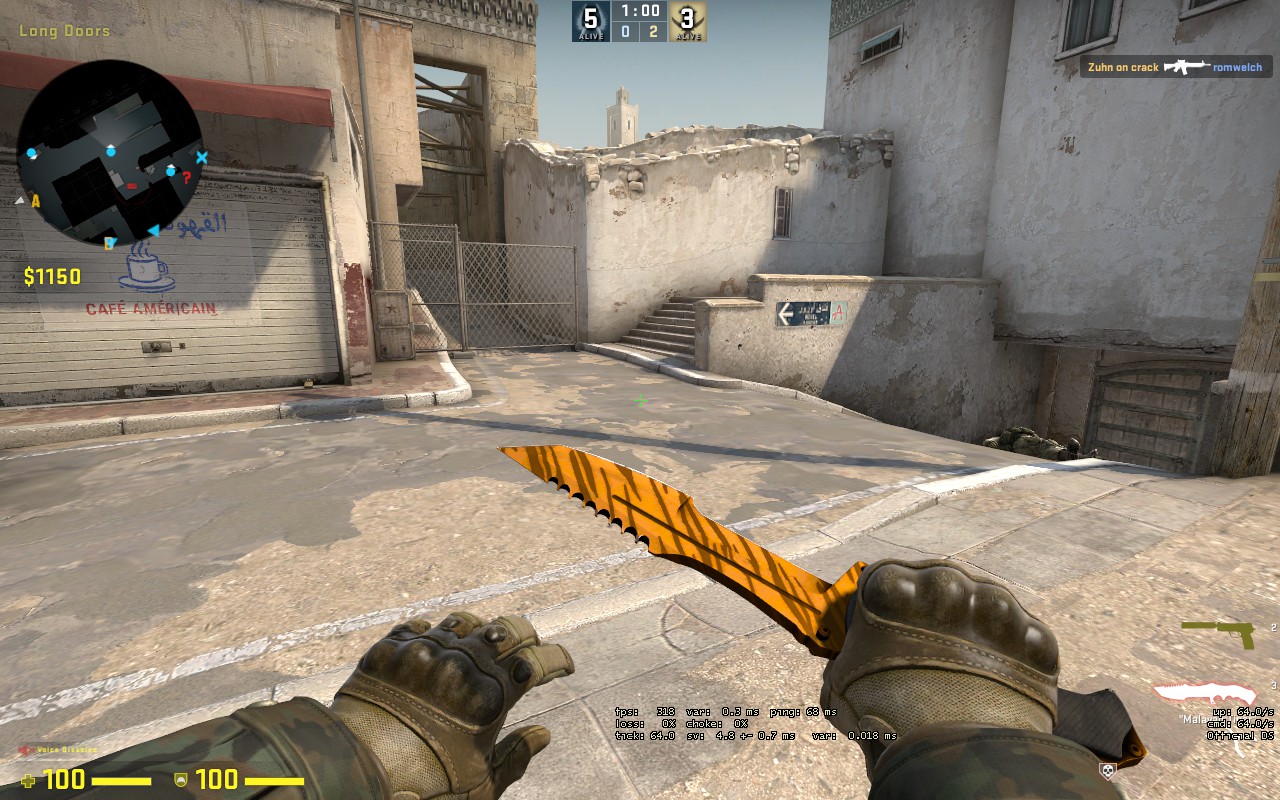Click the bombsite A marker on the radar
Image resolution: width=1280 pixels, height=800 pixels.
(x=35, y=201)
